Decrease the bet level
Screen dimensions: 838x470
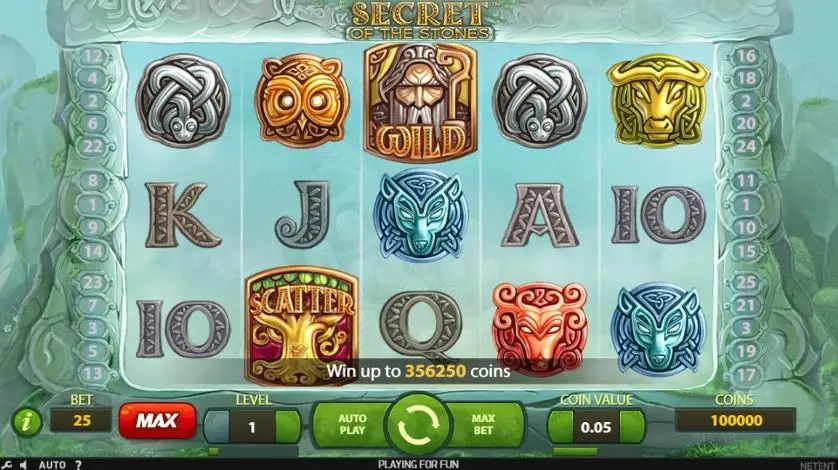pos(217,424)
